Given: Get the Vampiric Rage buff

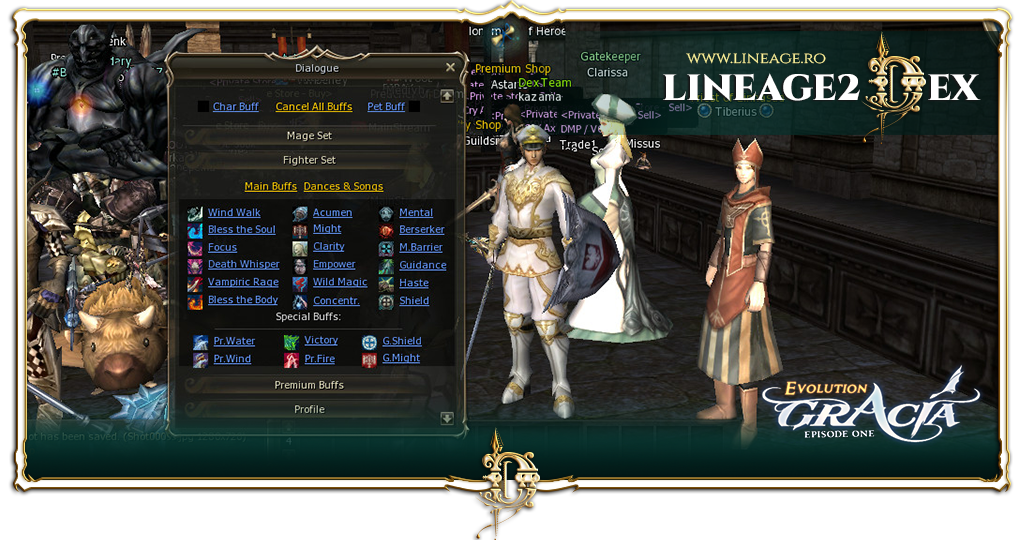Looking at the screenshot, I should pyautogui.click(x=243, y=283).
